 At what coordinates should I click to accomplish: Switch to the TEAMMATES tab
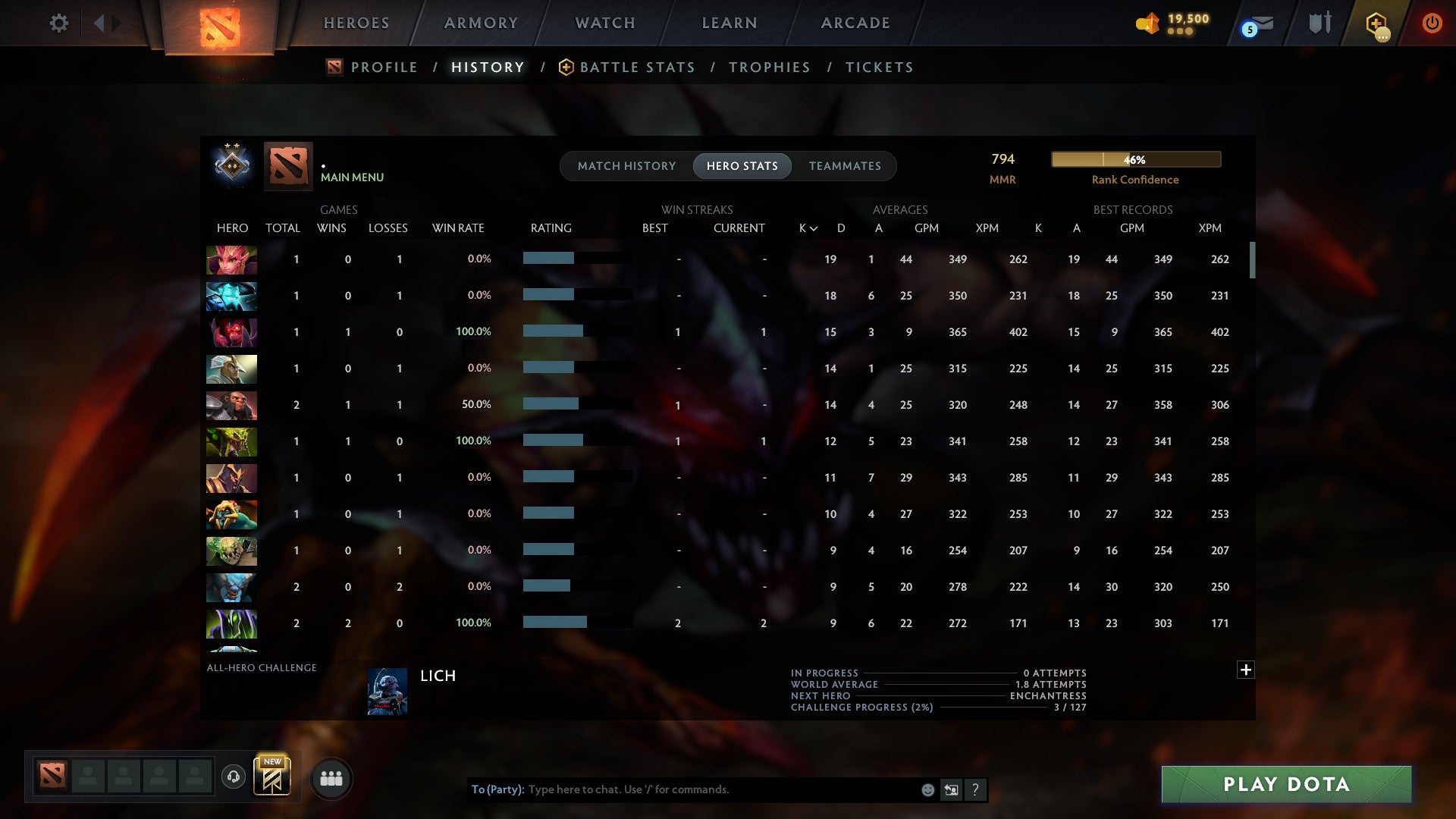(845, 166)
